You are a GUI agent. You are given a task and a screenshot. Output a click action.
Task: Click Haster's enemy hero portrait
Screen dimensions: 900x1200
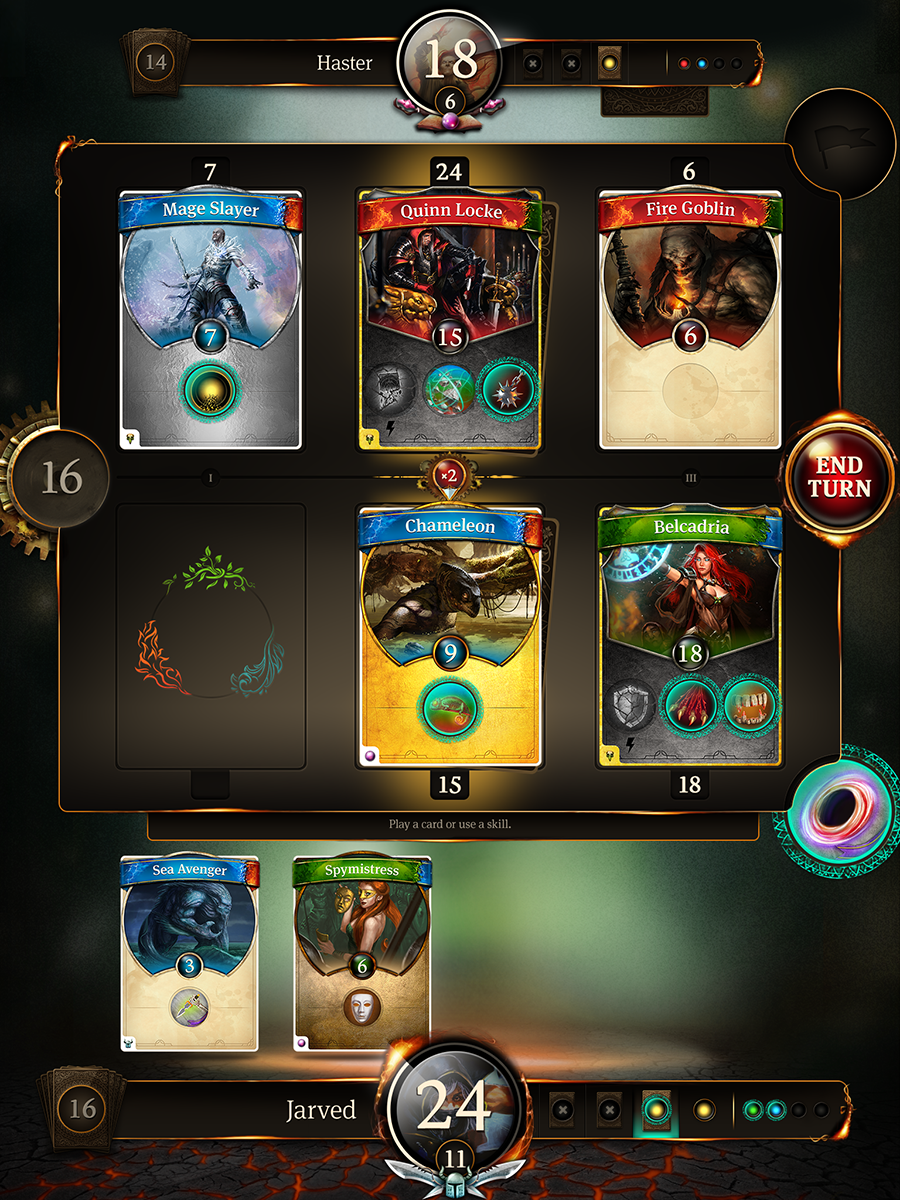coord(450,62)
